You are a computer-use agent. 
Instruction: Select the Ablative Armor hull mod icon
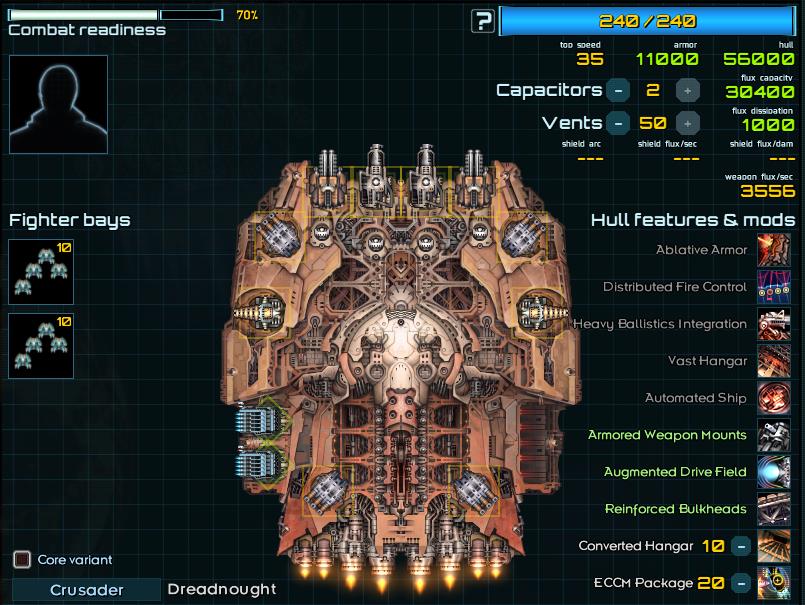coord(774,250)
